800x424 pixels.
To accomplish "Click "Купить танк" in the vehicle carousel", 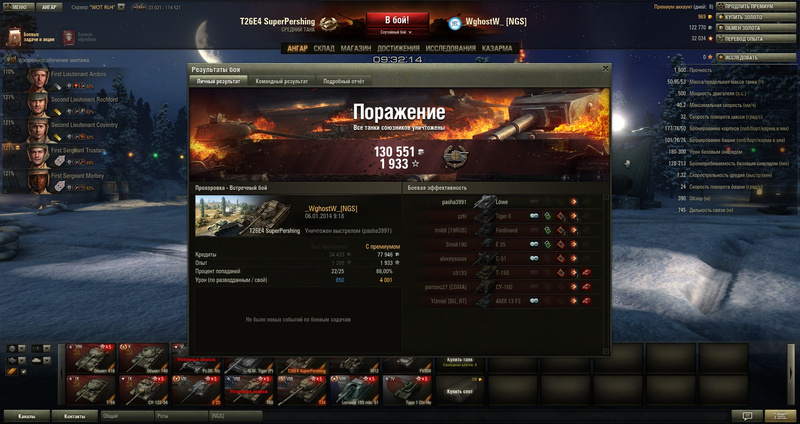I will click(460, 358).
